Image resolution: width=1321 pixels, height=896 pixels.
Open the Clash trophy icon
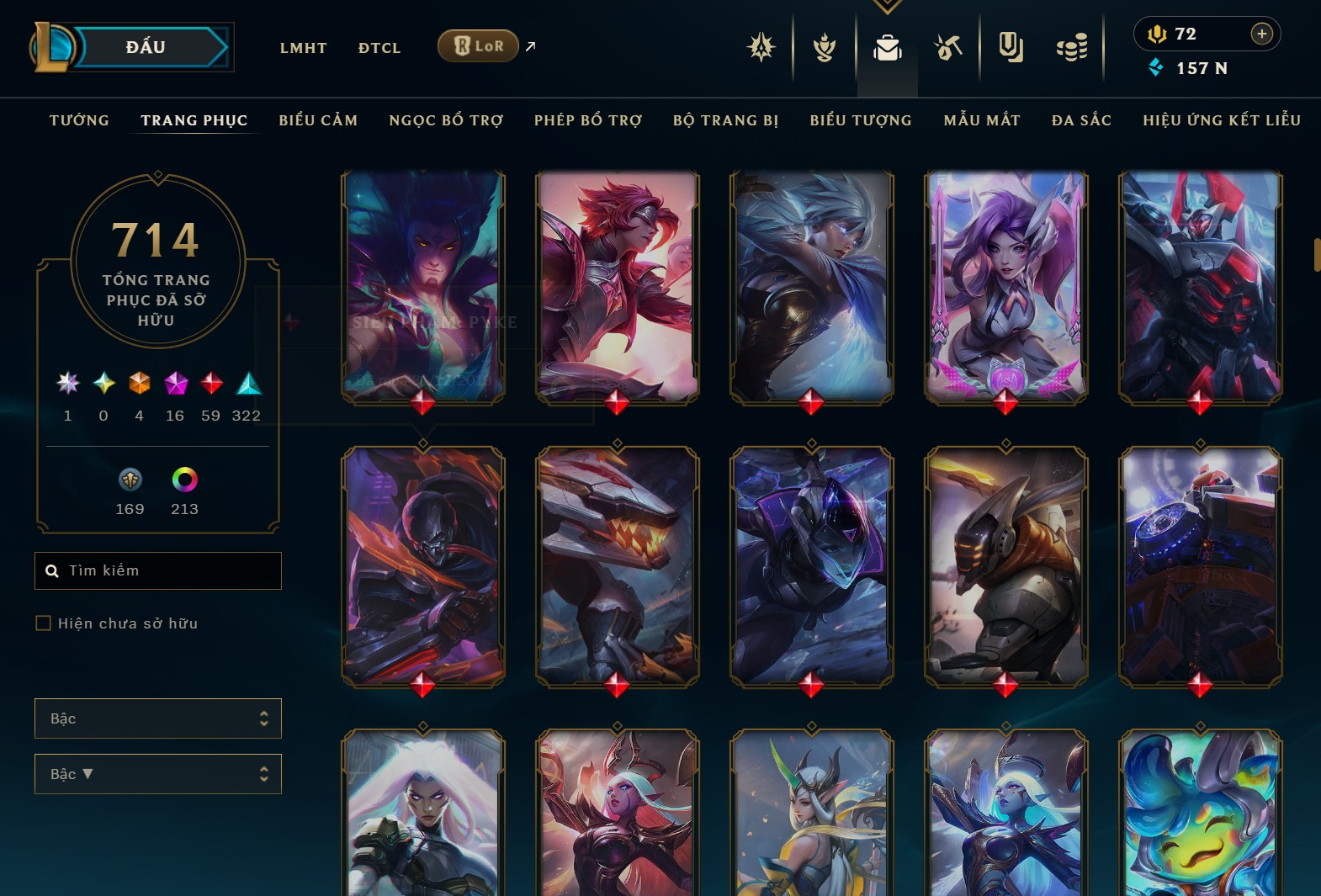(x=825, y=48)
